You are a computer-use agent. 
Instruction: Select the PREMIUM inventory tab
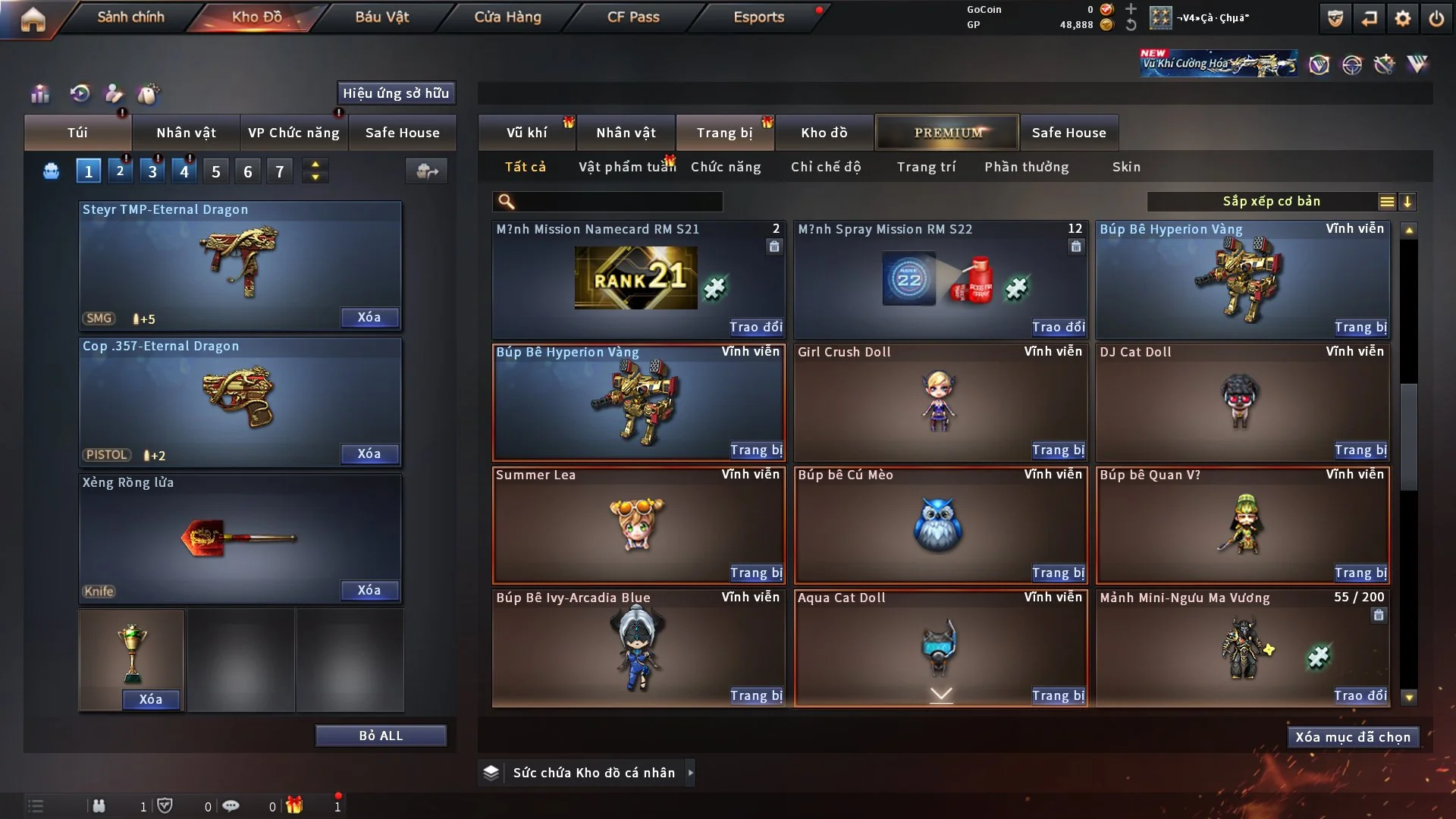click(x=948, y=133)
